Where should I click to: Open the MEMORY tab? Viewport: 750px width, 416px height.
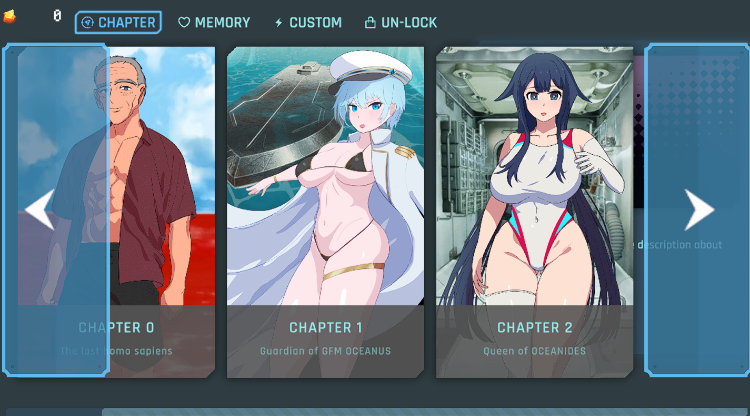[x=214, y=22]
